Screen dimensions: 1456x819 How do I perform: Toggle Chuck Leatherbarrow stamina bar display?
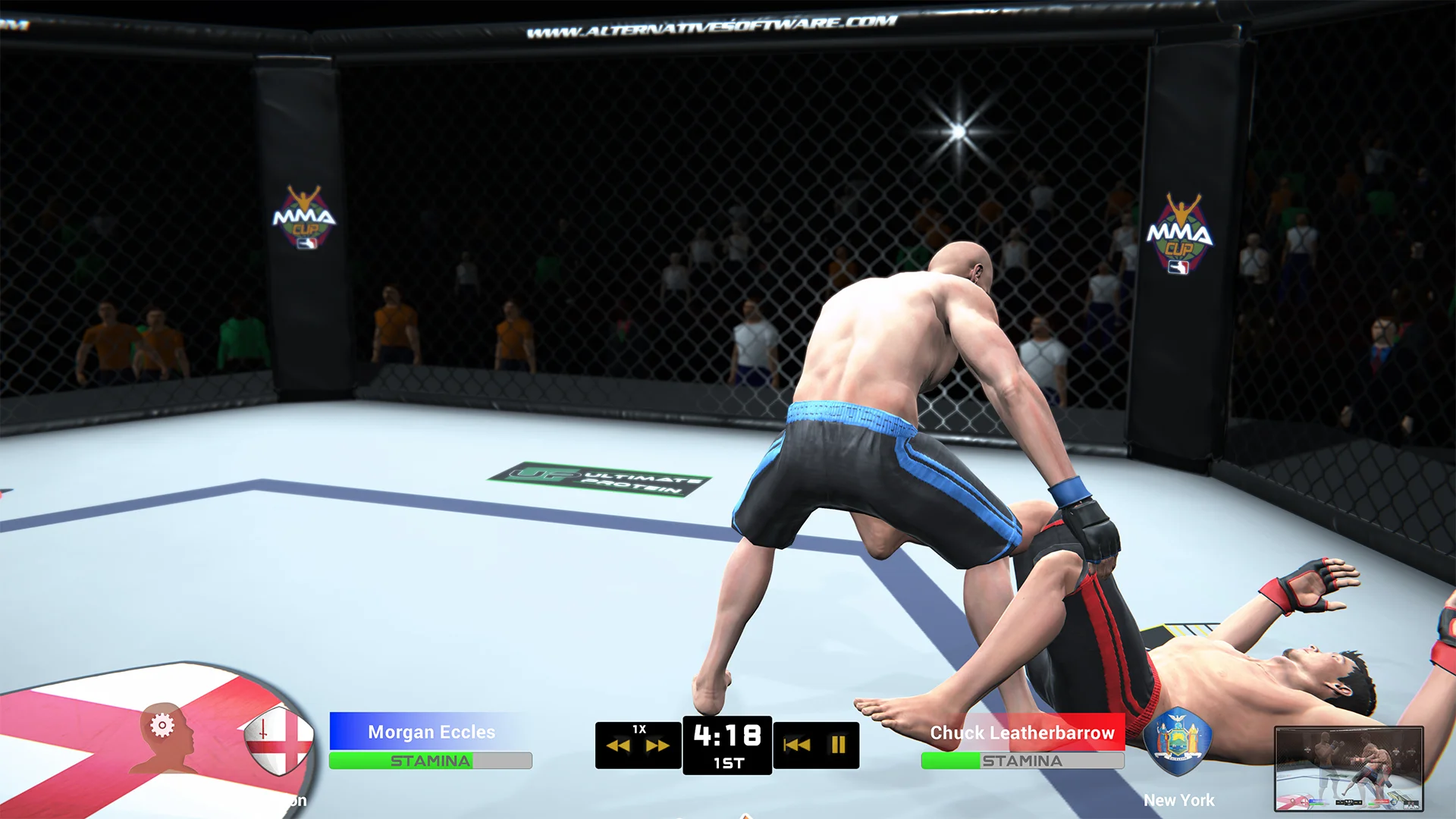[x=1021, y=761]
